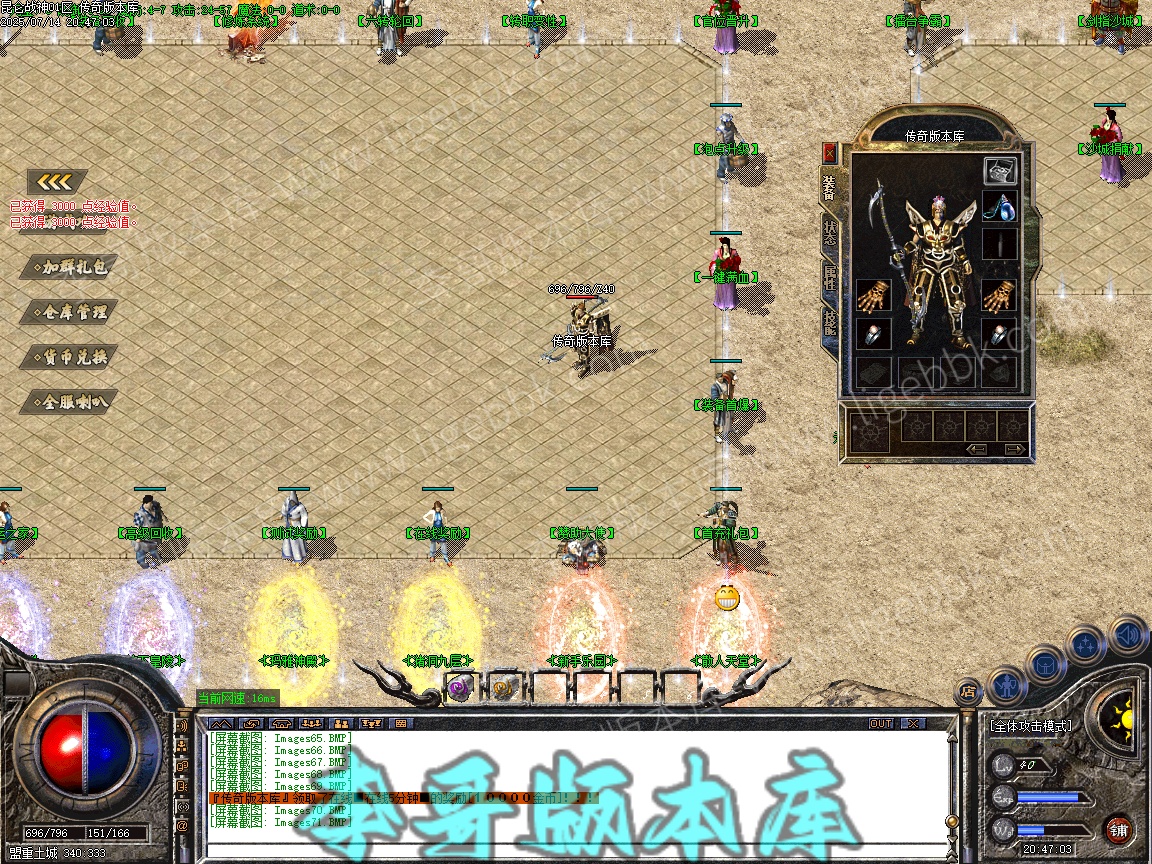Image resolution: width=1152 pixels, height=864 pixels.
Task: Click the right arrow under equipment panel
Action: [x=1014, y=450]
